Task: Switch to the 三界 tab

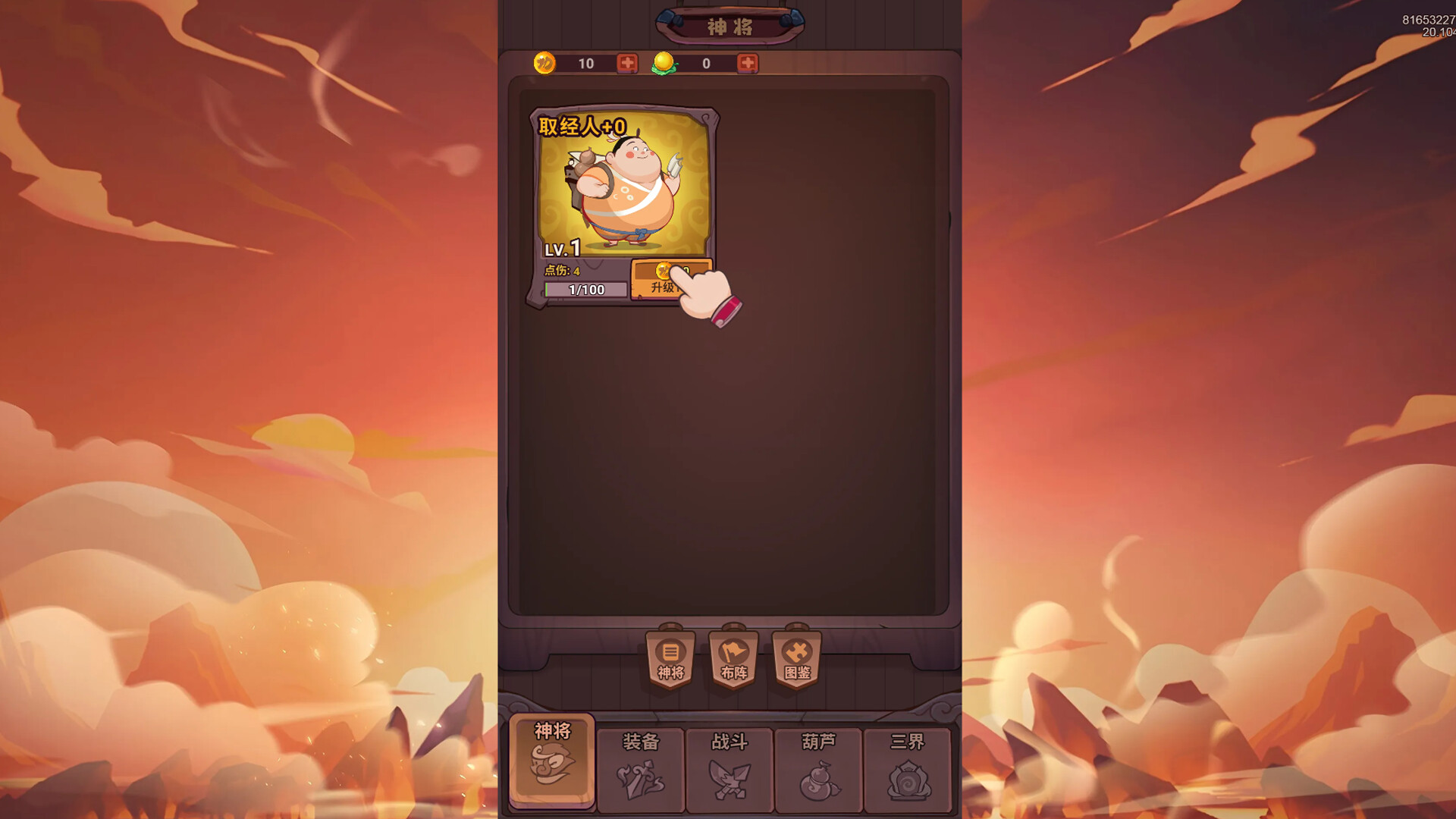Action: pos(907,768)
